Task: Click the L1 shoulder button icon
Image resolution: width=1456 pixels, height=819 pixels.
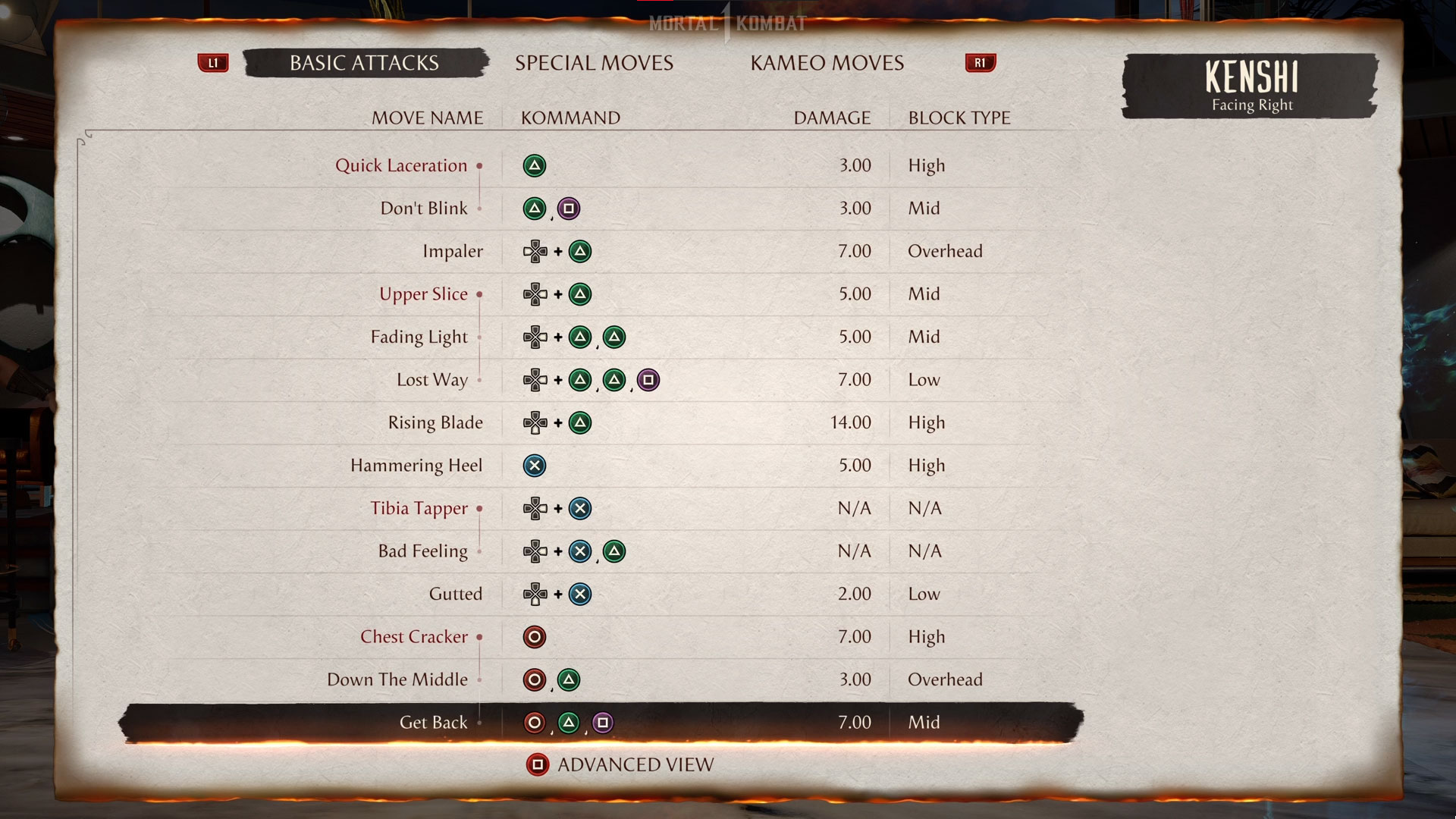Action: click(213, 64)
